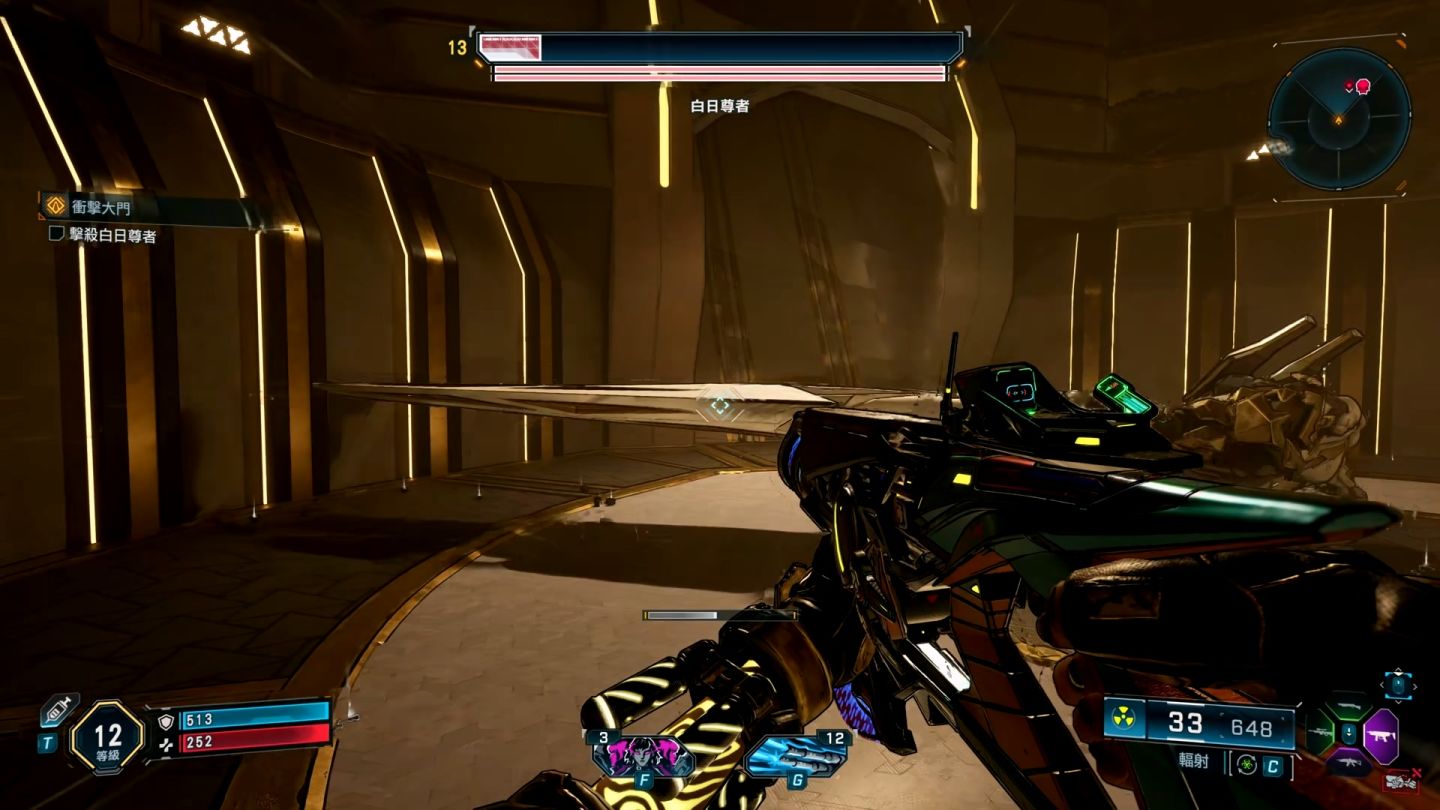Click the level 12 character badge

tap(106, 738)
